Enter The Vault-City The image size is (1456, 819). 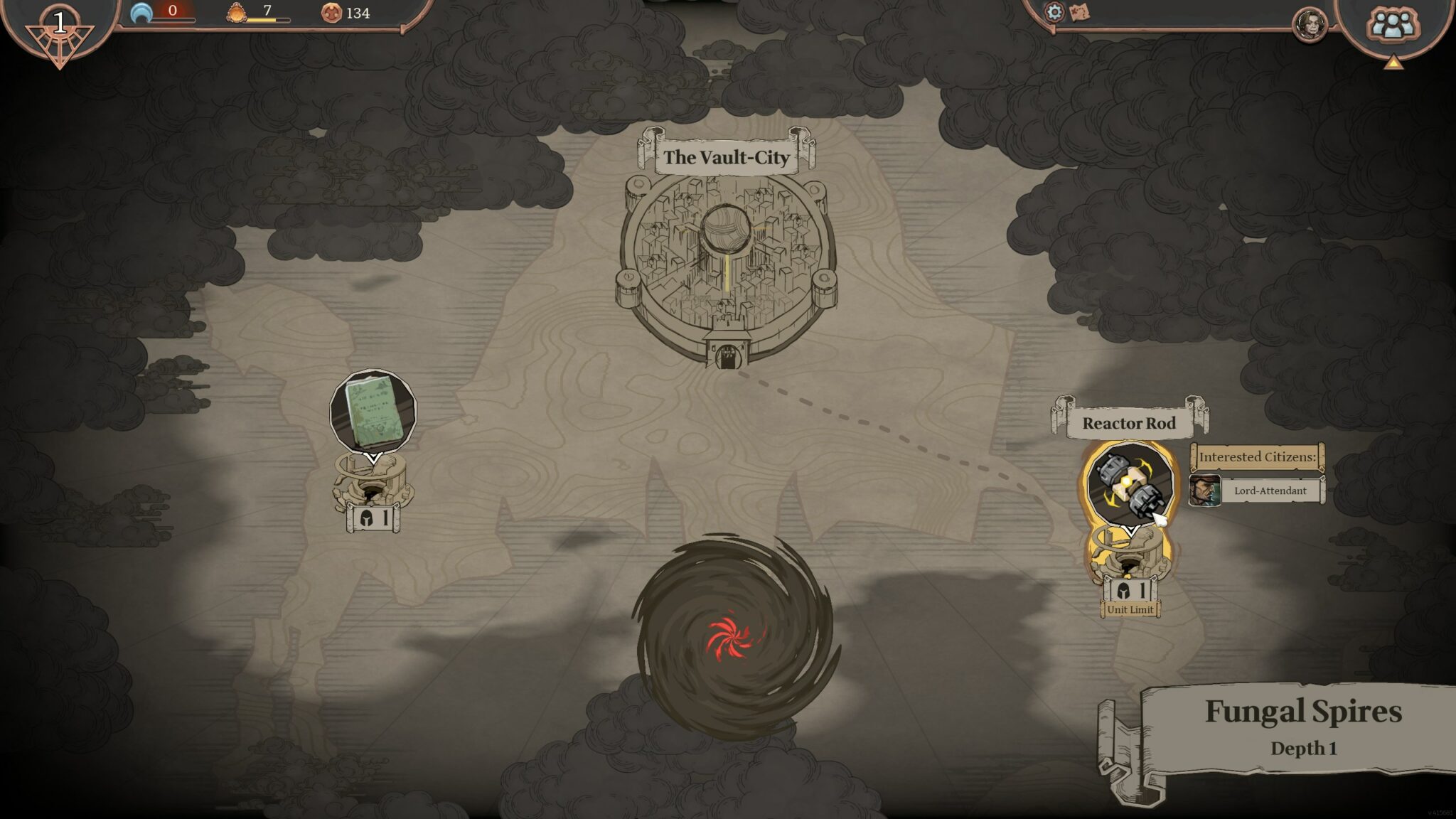[726, 263]
